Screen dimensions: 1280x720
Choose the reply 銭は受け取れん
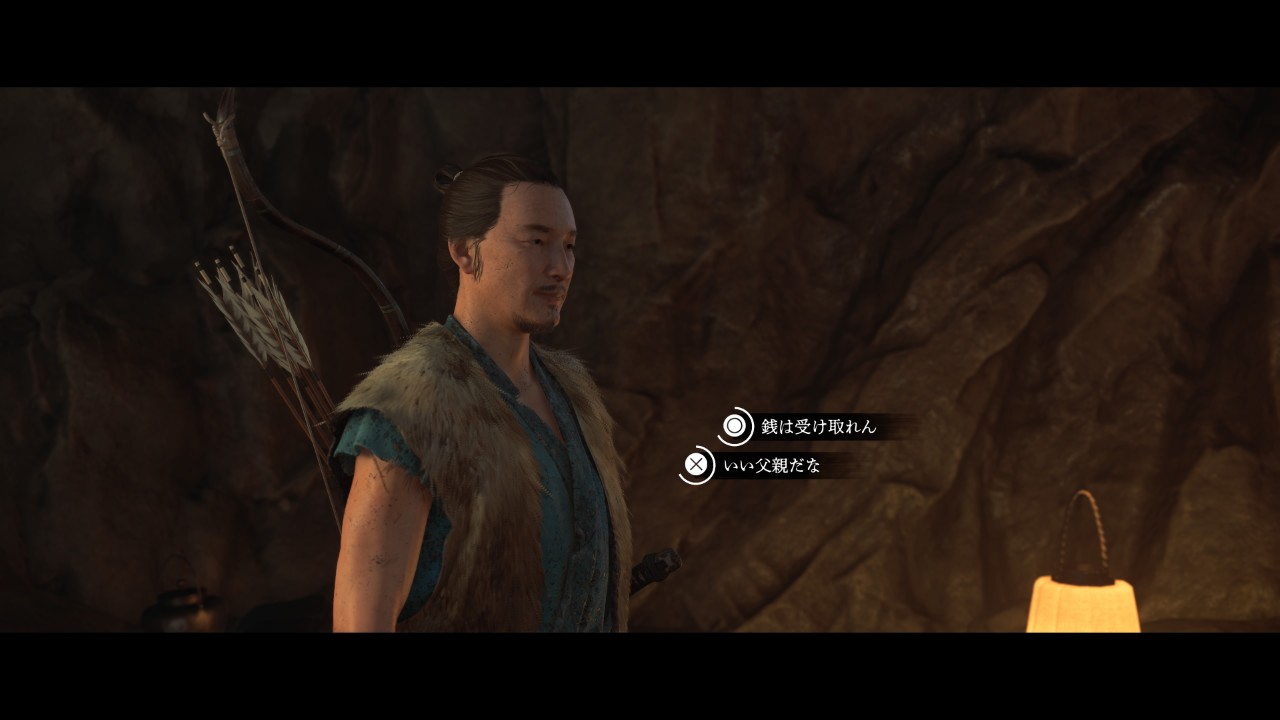point(817,427)
